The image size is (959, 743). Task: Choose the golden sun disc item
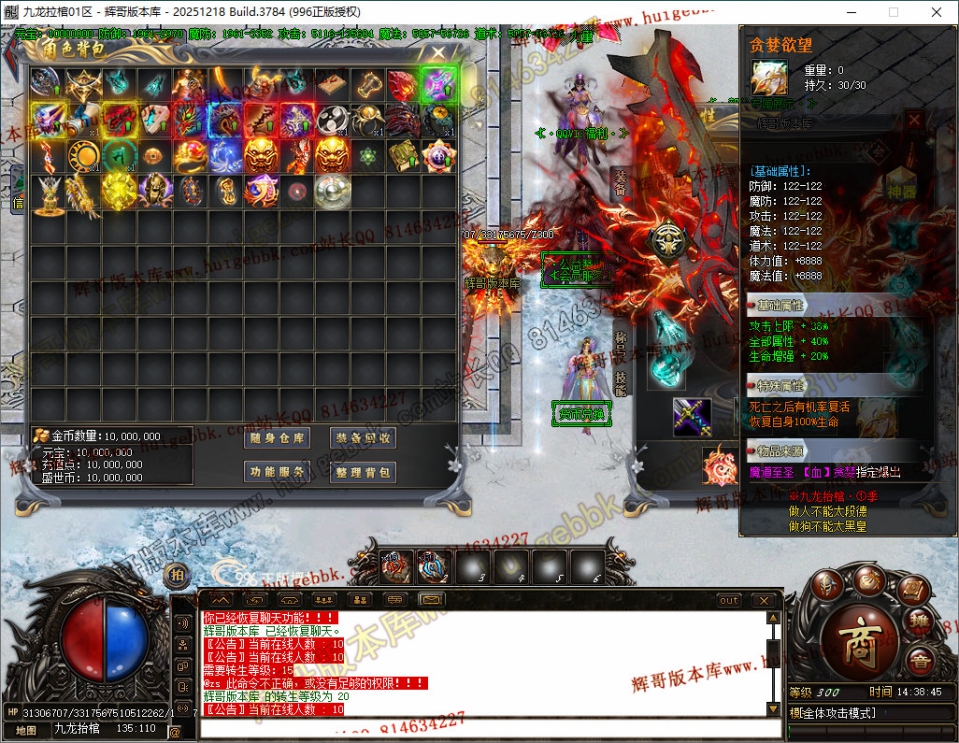coord(83,156)
